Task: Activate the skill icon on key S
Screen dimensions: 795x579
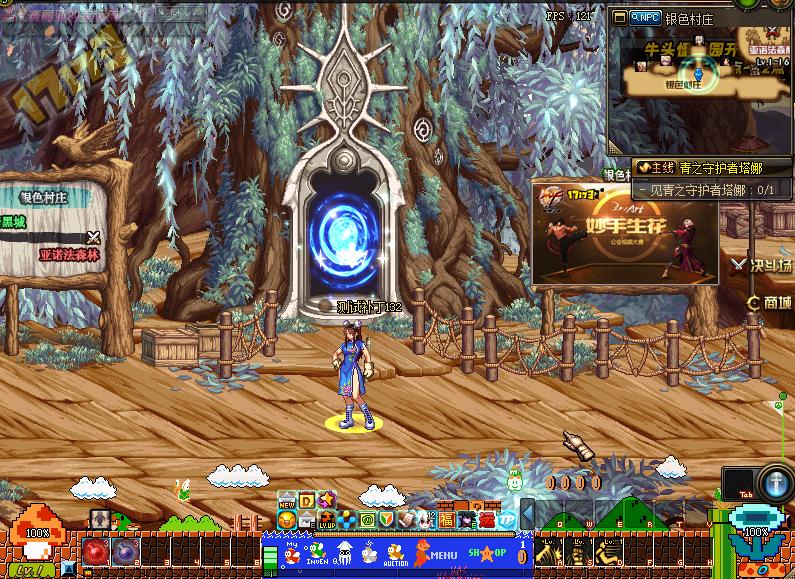Action: point(578,550)
